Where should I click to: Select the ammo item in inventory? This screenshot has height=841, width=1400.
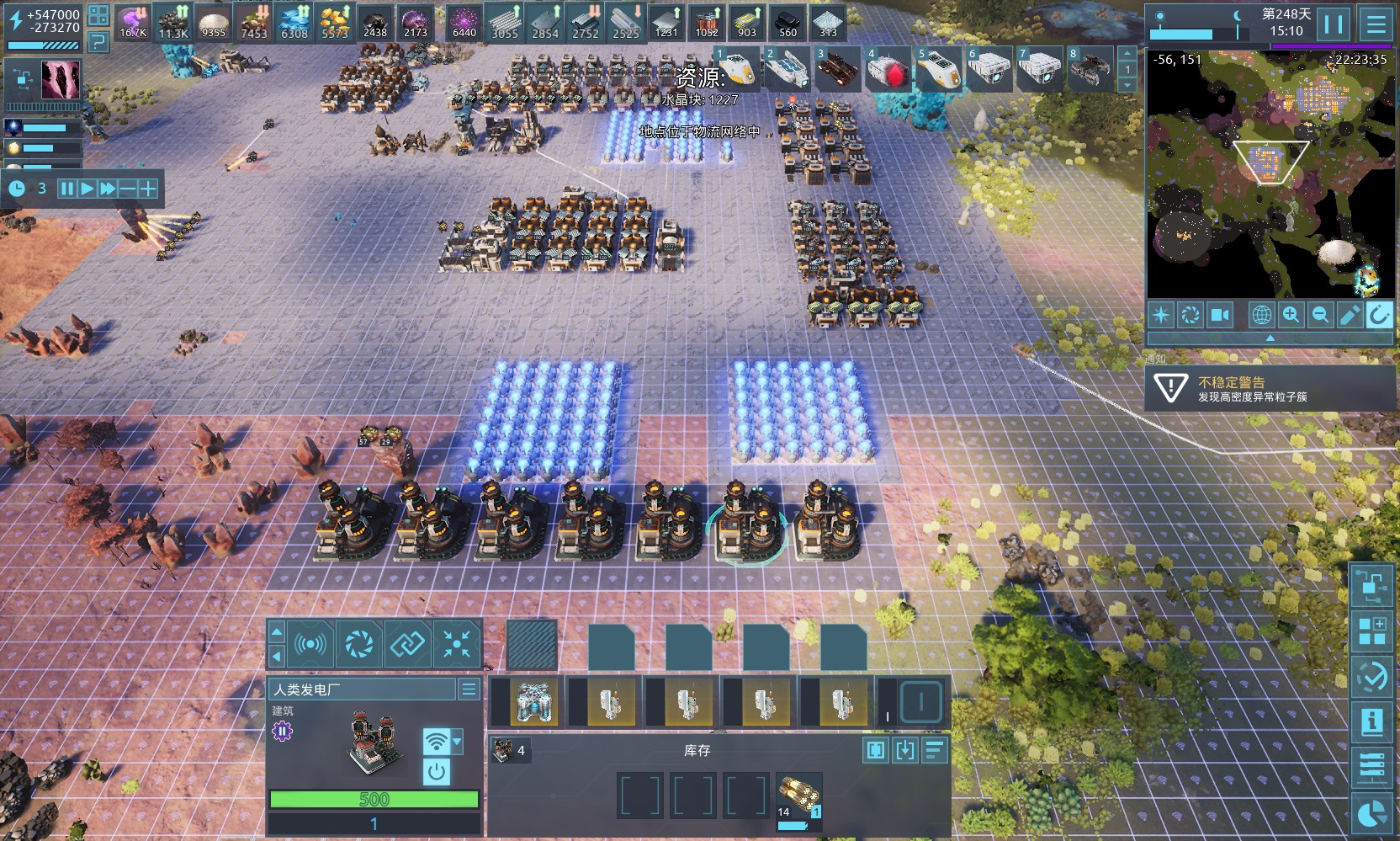pyautogui.click(x=798, y=796)
